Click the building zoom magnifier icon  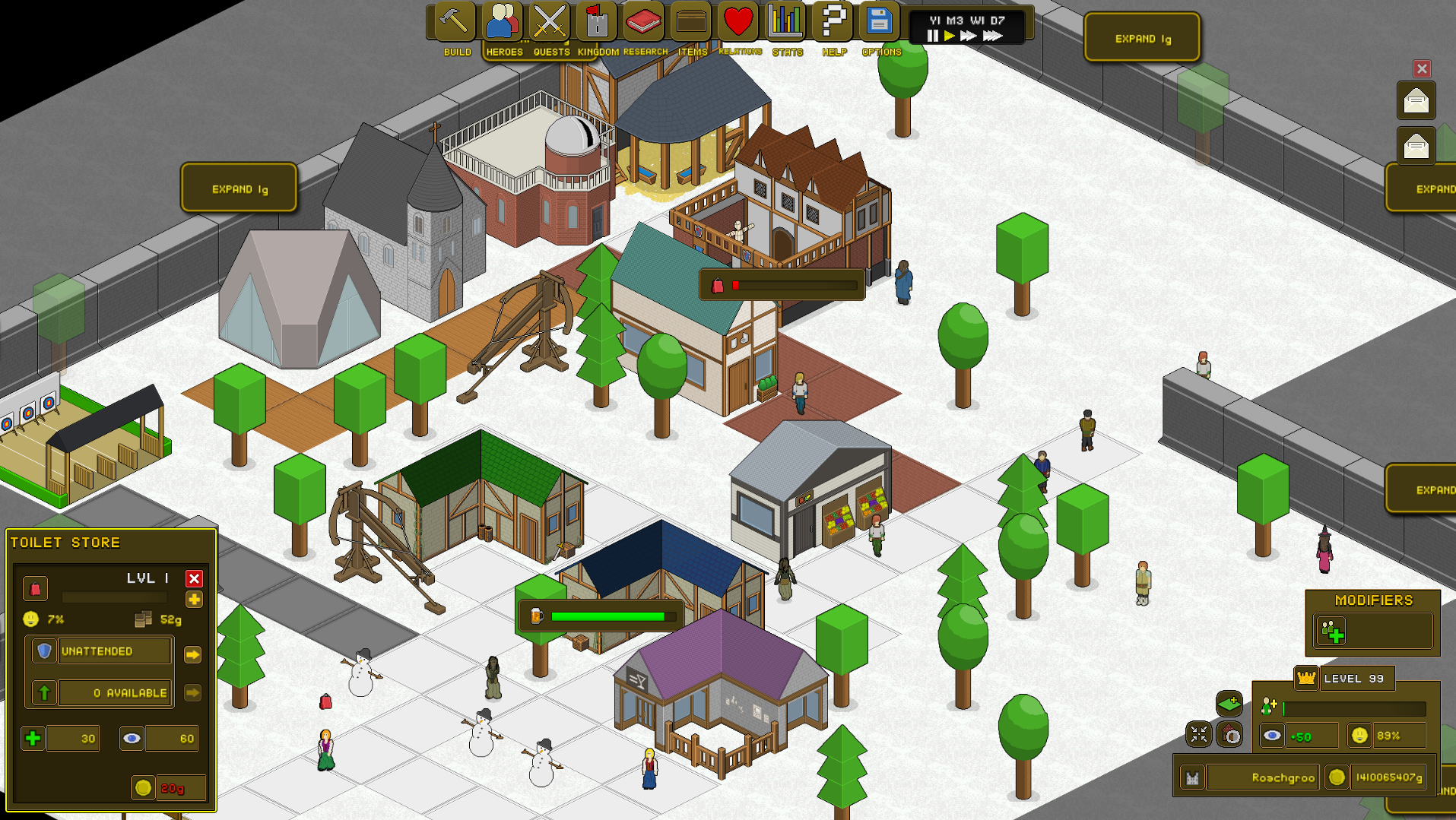1229,735
